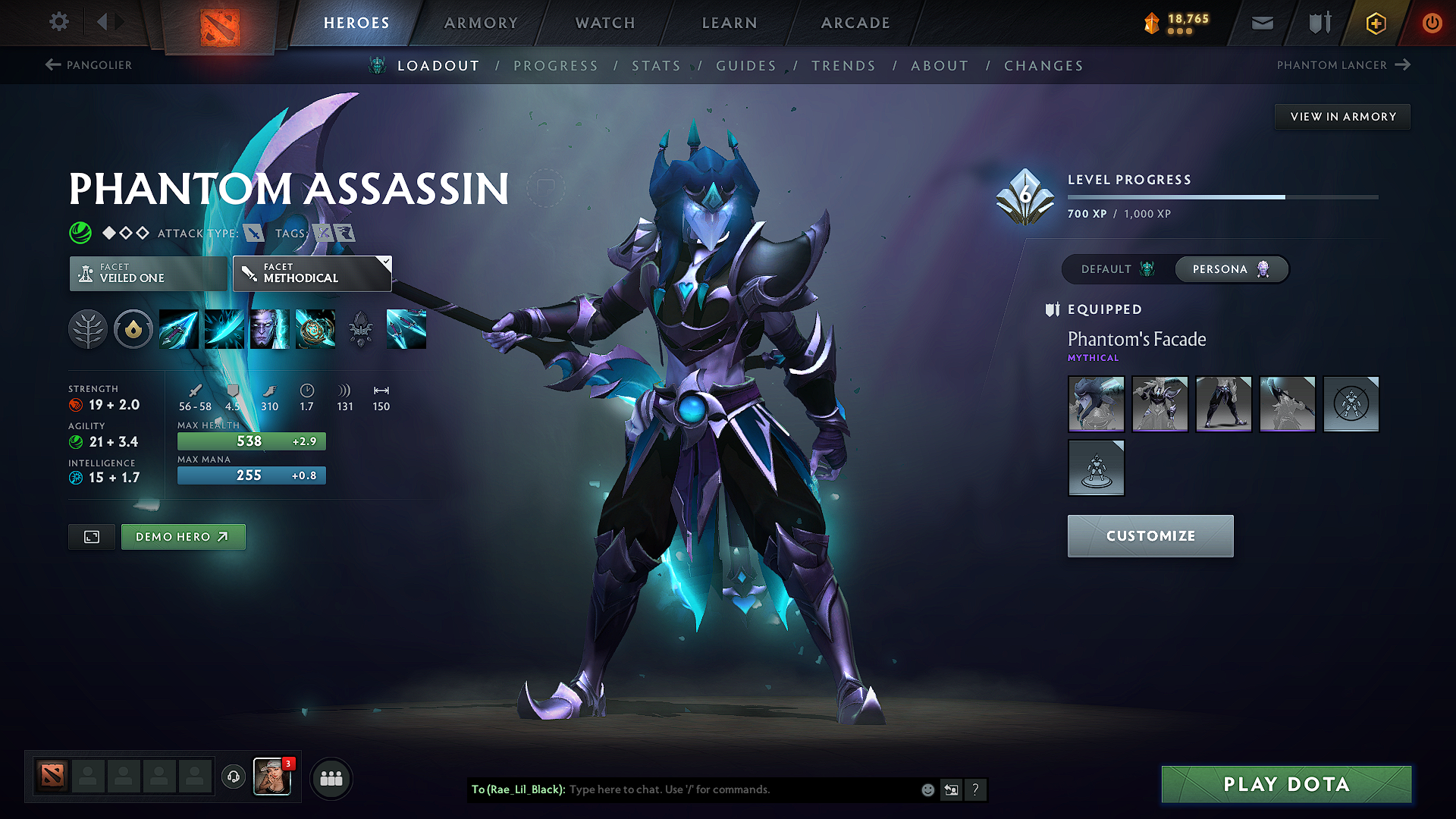The height and width of the screenshot is (819, 1456).
Task: Switch to the Stats loadout tab
Action: [x=657, y=66]
